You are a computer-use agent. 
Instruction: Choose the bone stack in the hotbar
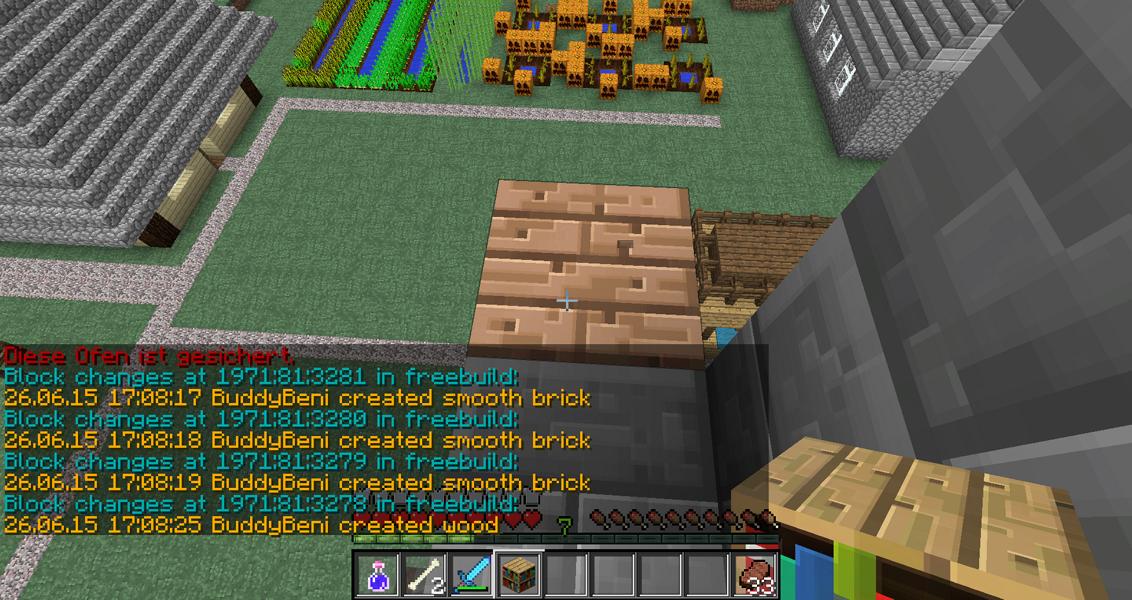coord(426,575)
